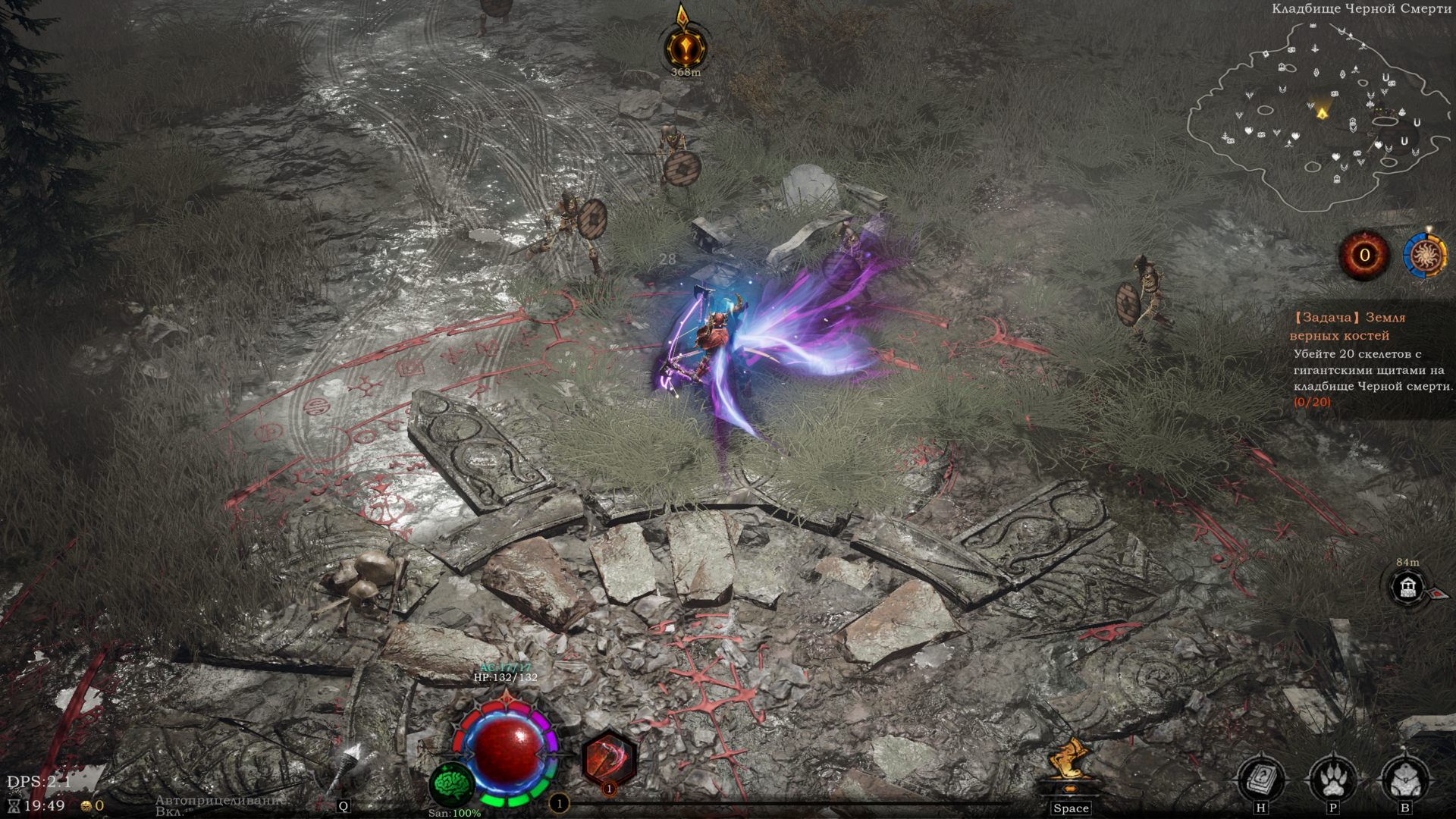The width and height of the screenshot is (1456, 819).
Task: Click the orange boot icon above Space
Action: (1069, 758)
